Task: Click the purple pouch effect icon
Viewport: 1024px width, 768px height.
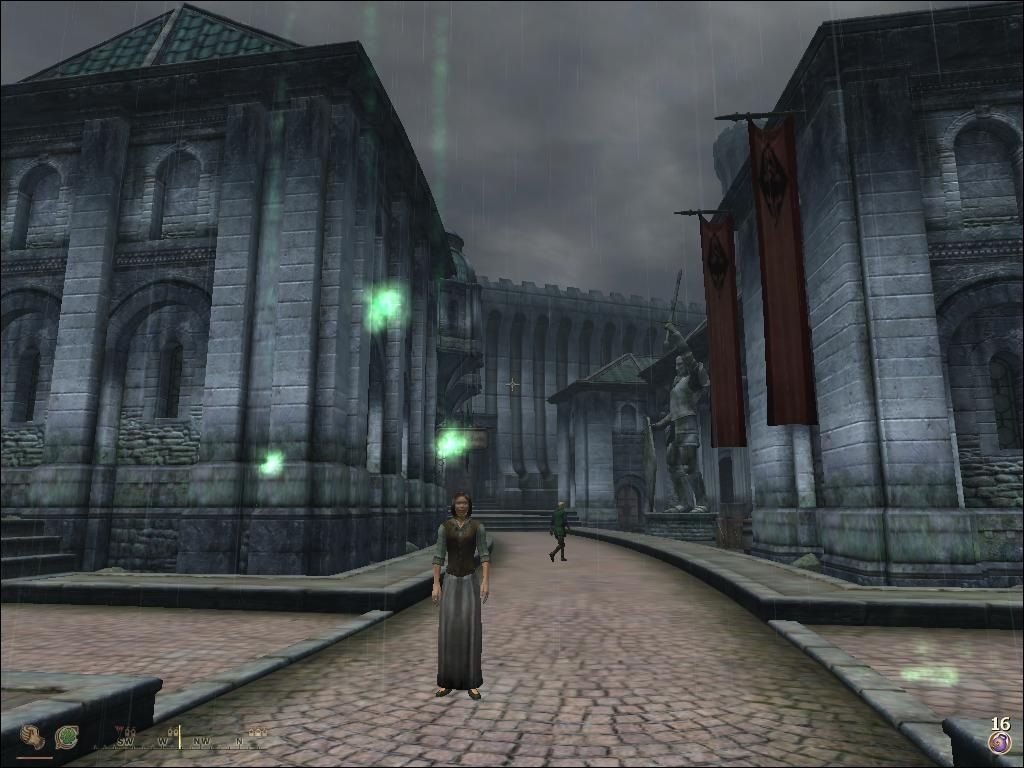Action: pyautogui.click(x=999, y=742)
